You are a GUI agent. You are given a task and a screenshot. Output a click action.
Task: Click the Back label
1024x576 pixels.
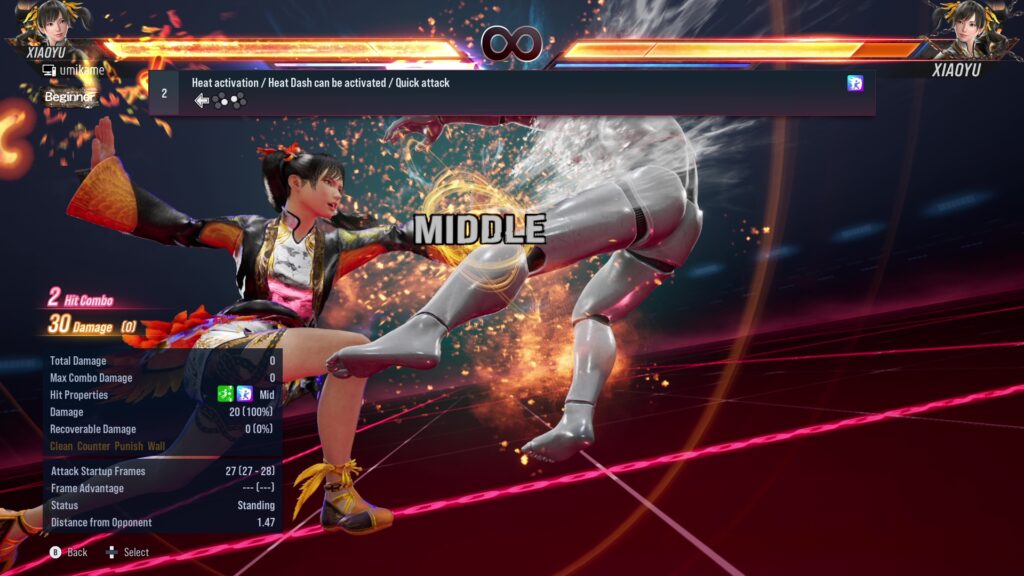(77, 552)
